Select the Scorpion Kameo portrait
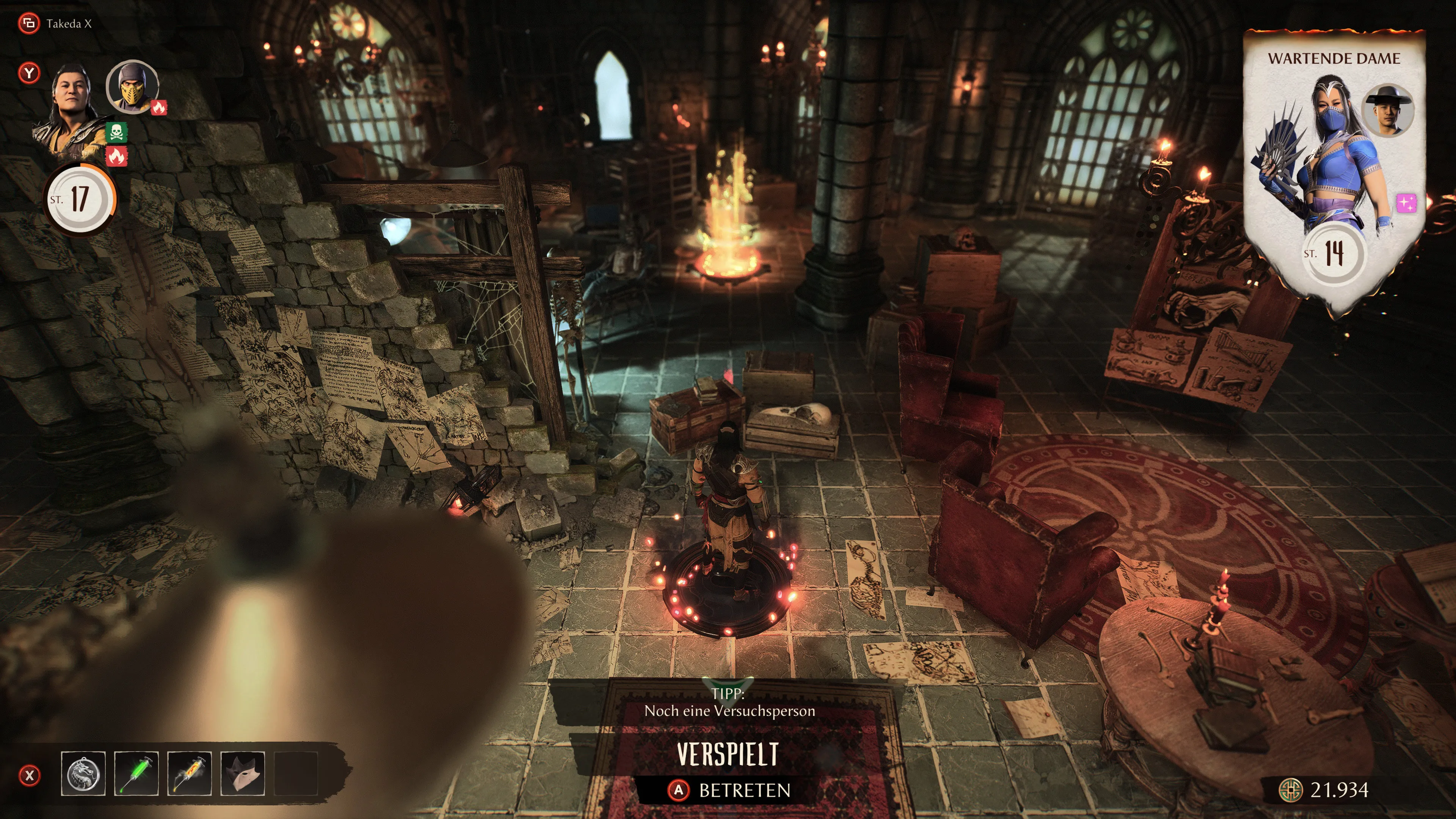The height and width of the screenshot is (819, 1456). (x=132, y=87)
